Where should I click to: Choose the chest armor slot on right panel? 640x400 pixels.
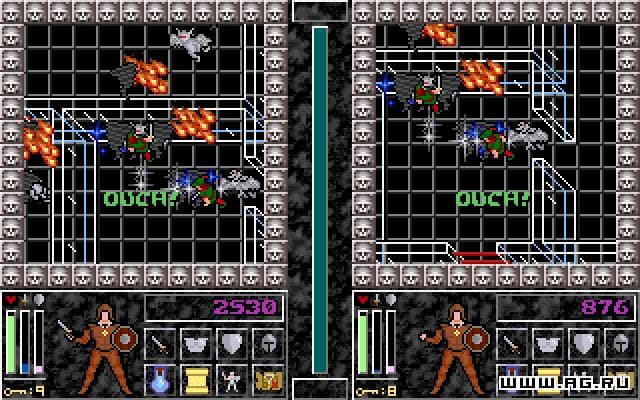pyautogui.click(x=547, y=345)
